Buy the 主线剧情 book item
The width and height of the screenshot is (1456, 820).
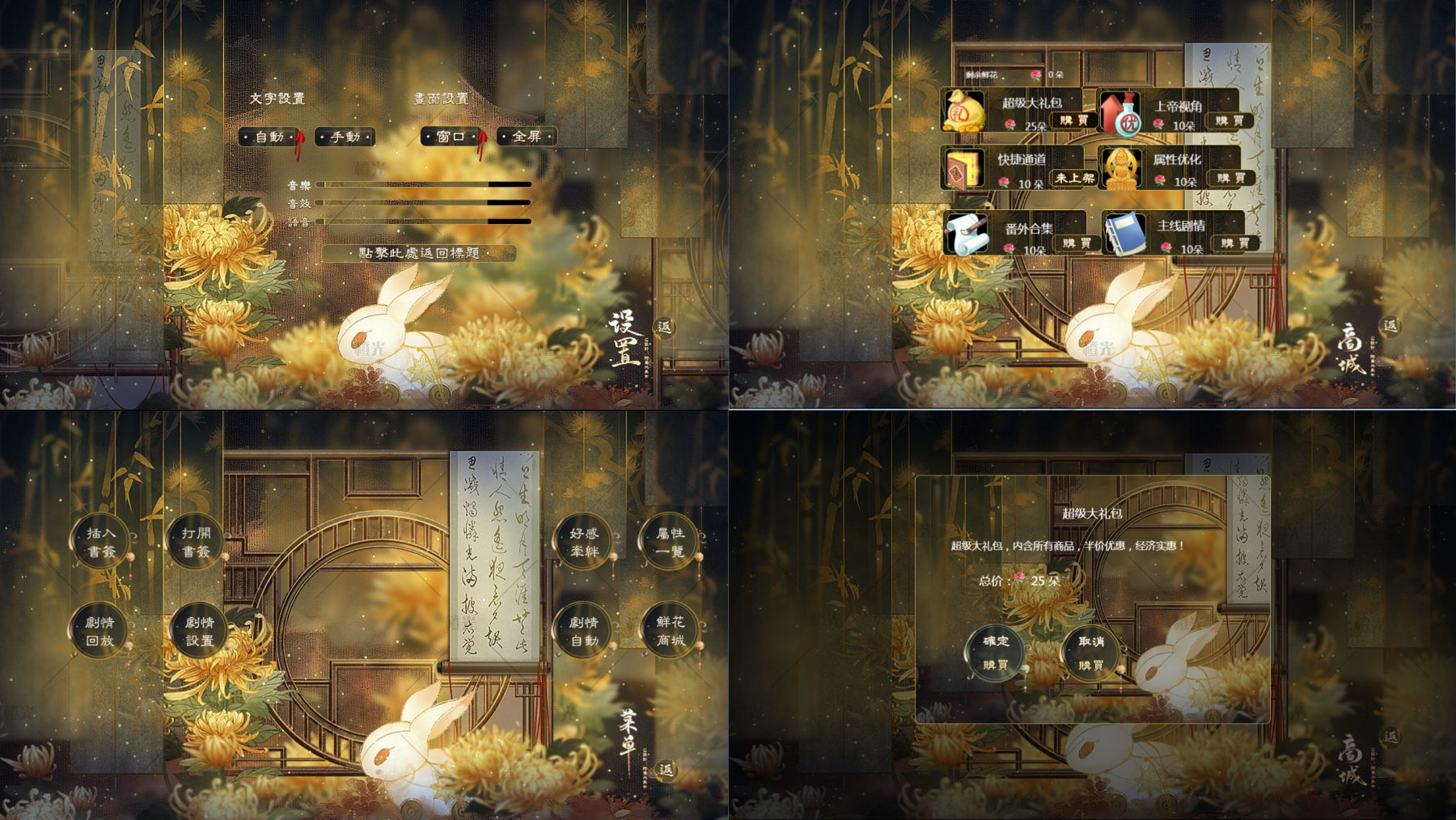click(1234, 243)
